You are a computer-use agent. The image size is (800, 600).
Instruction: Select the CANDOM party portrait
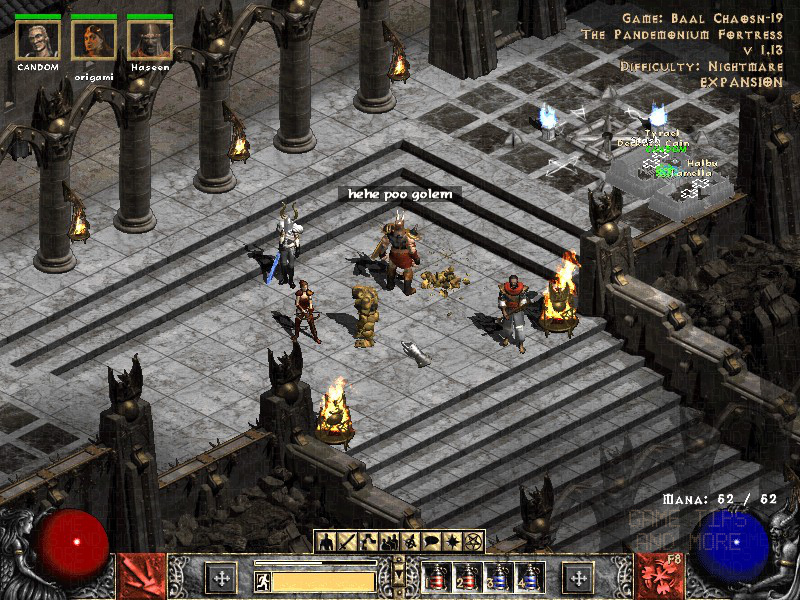38,39
